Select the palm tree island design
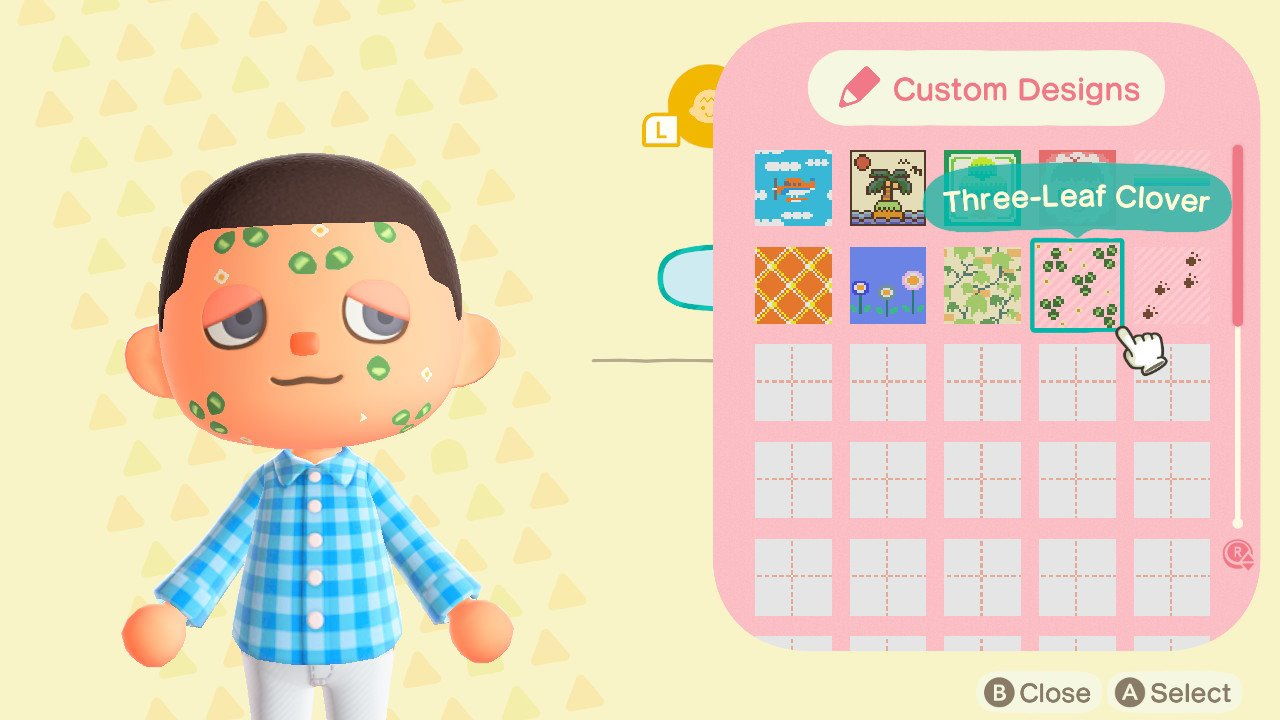Screen dimensions: 1280x720 pos(889,187)
